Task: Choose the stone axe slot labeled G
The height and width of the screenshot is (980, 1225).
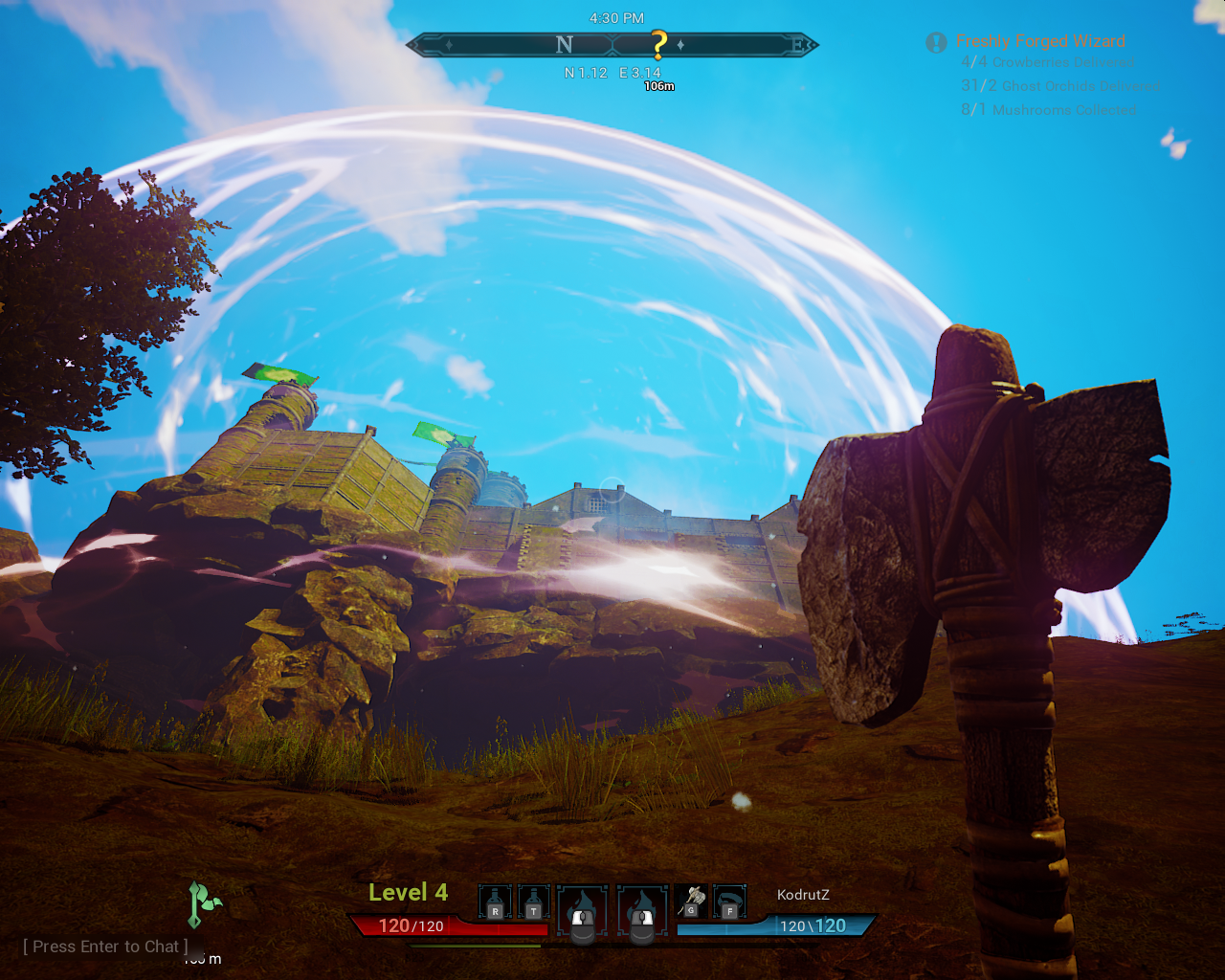Action: [692, 902]
